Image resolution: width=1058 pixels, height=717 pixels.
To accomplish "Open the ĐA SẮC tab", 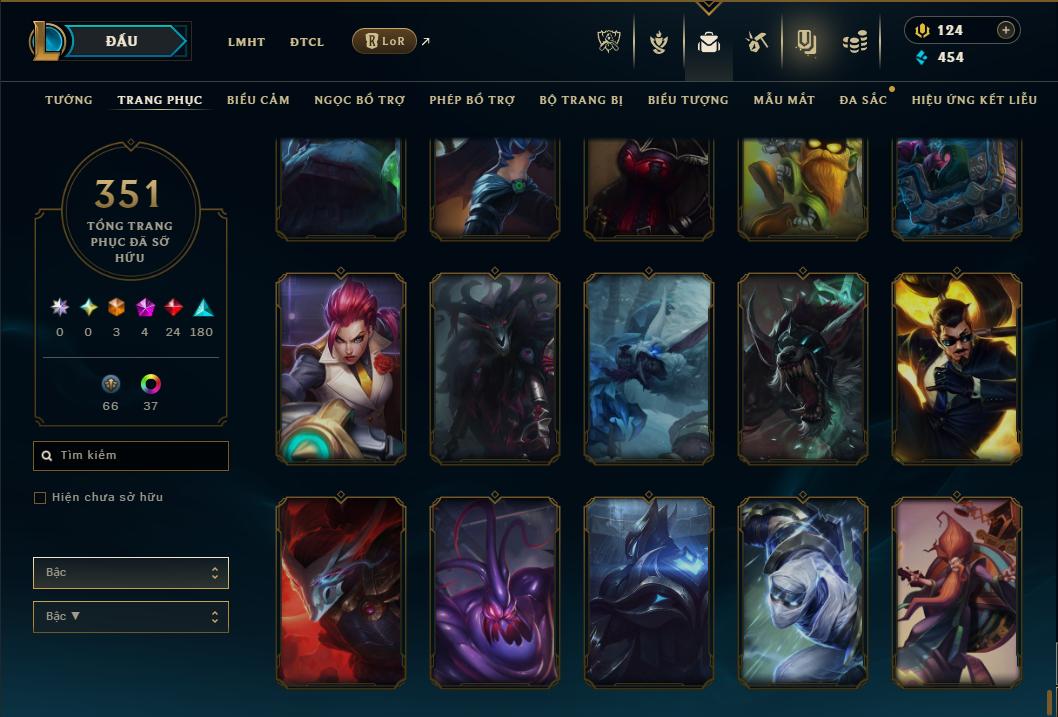I will tap(863, 100).
